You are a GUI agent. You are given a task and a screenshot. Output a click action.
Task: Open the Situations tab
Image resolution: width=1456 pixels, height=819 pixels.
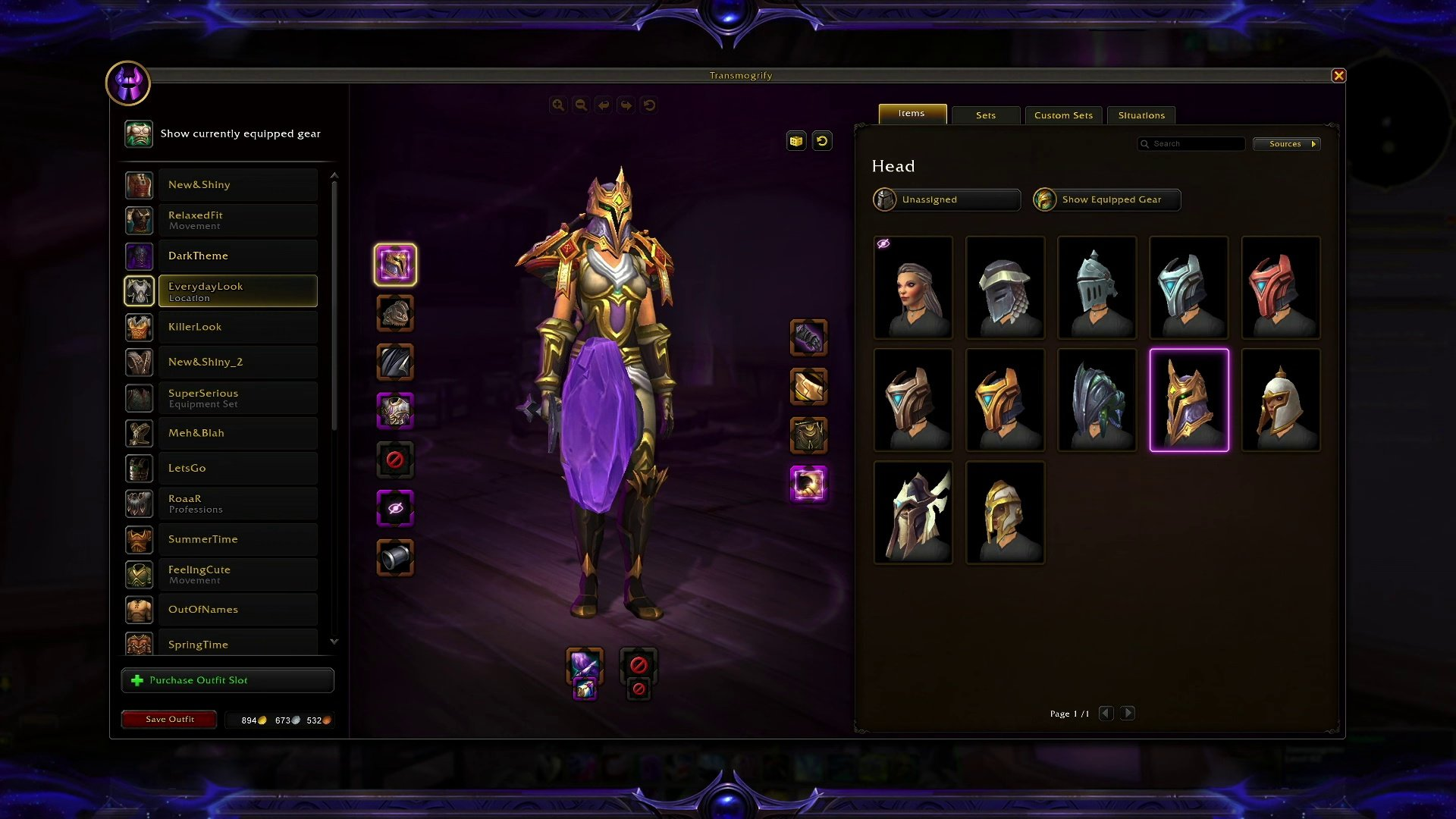pos(1141,115)
